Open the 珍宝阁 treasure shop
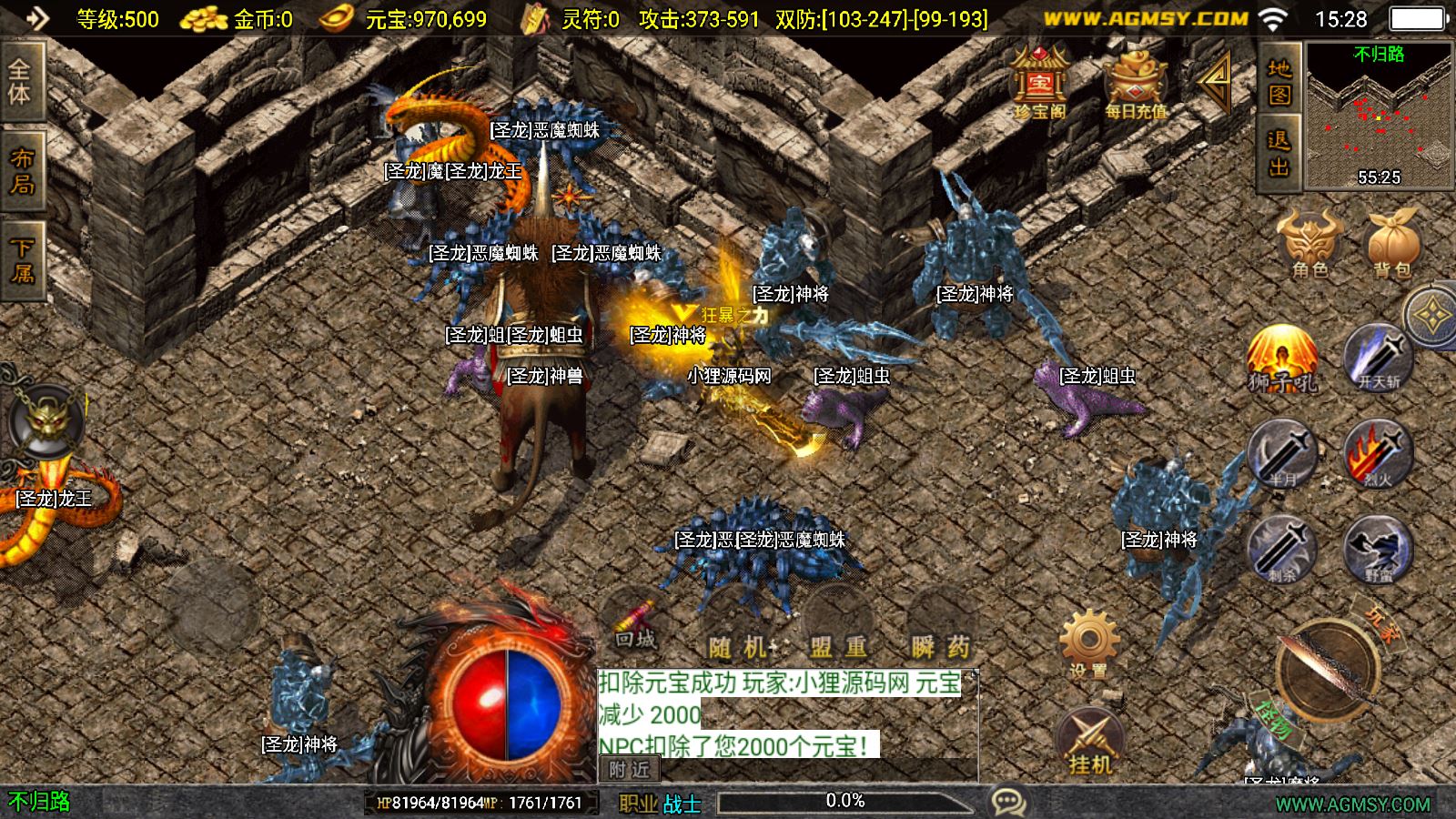 1039,84
